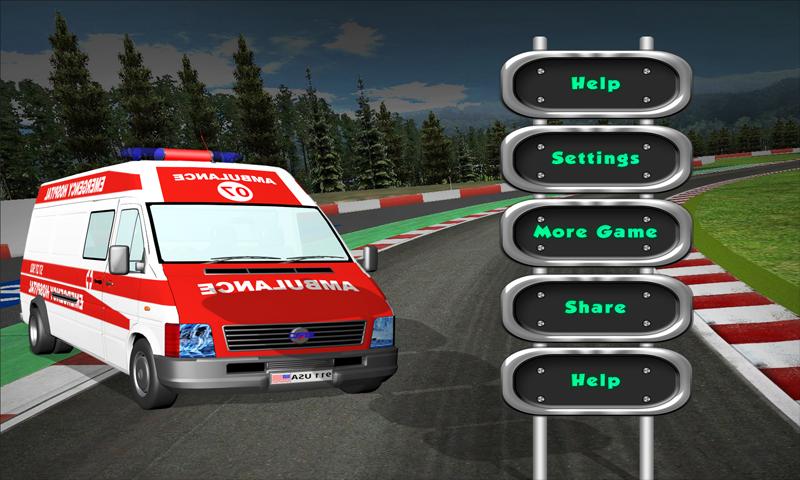The width and height of the screenshot is (800, 480).
Task: Open the Settings menu
Action: click(x=596, y=158)
